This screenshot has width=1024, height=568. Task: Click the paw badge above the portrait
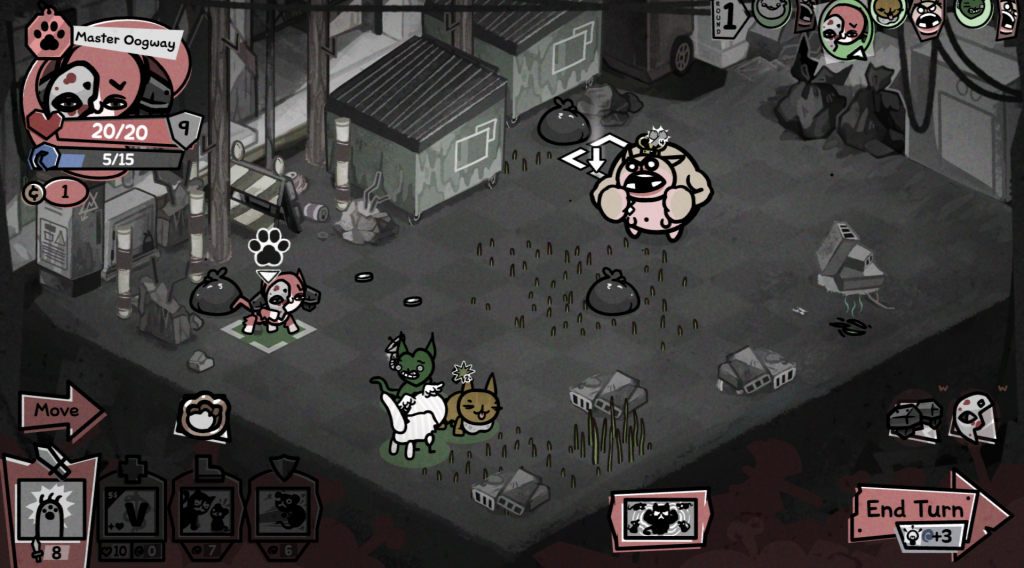click(x=48, y=34)
